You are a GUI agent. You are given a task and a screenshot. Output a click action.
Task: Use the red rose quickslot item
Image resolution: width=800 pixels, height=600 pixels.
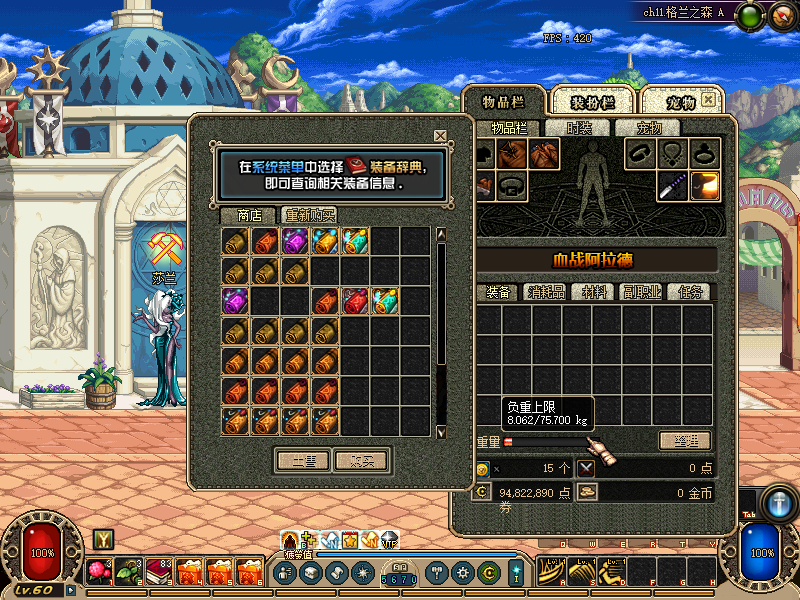point(98,571)
